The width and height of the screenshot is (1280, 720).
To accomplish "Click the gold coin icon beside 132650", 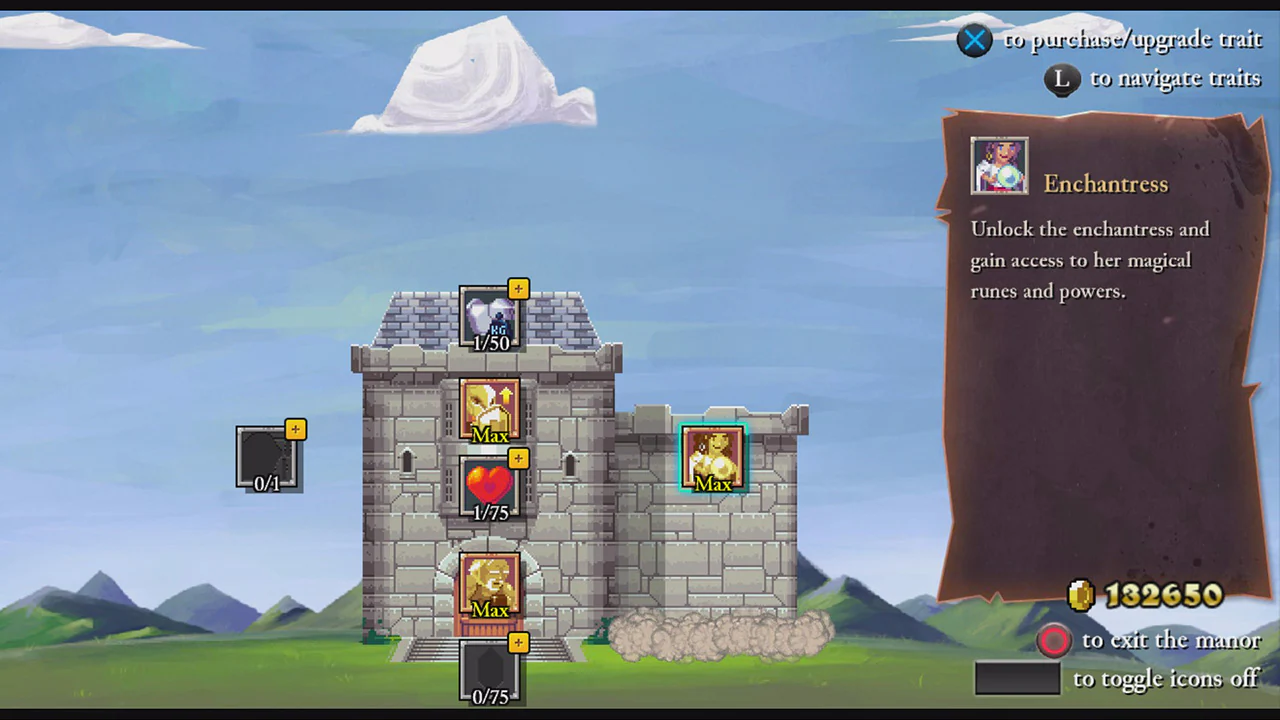I will point(1083,596).
